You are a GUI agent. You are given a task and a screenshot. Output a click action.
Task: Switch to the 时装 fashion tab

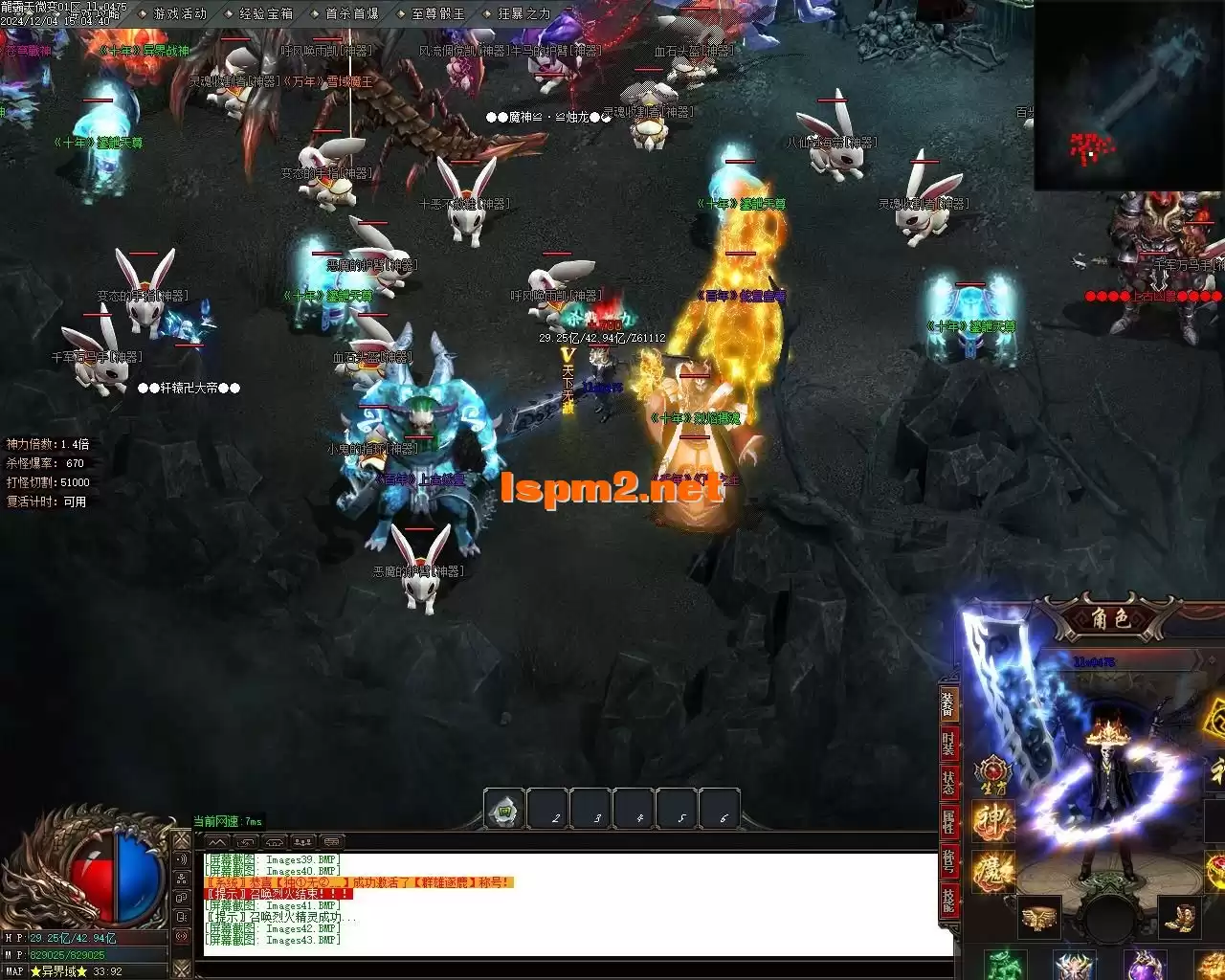click(x=947, y=743)
